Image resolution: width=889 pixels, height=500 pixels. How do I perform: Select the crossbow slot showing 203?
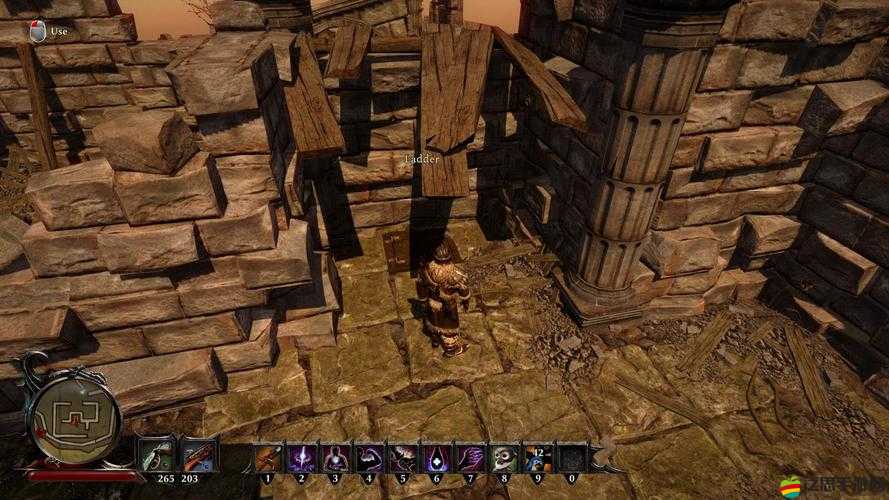pos(198,455)
